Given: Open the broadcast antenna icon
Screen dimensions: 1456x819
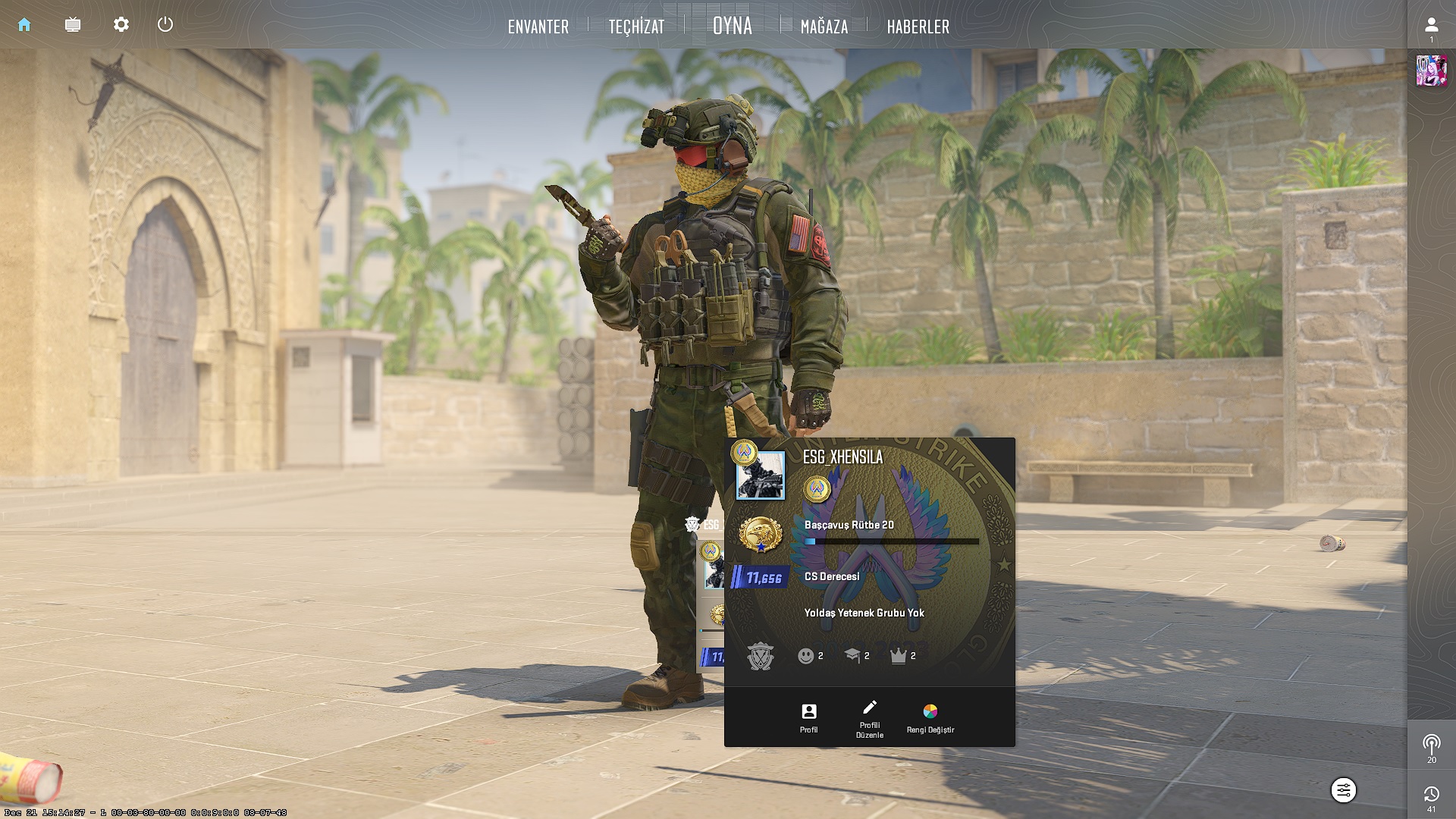Looking at the screenshot, I should coord(1431,745).
